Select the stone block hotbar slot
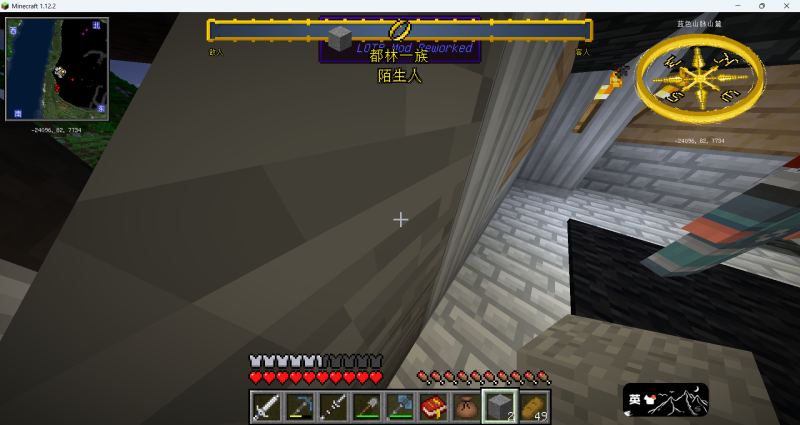This screenshot has width=800, height=425. 498,406
